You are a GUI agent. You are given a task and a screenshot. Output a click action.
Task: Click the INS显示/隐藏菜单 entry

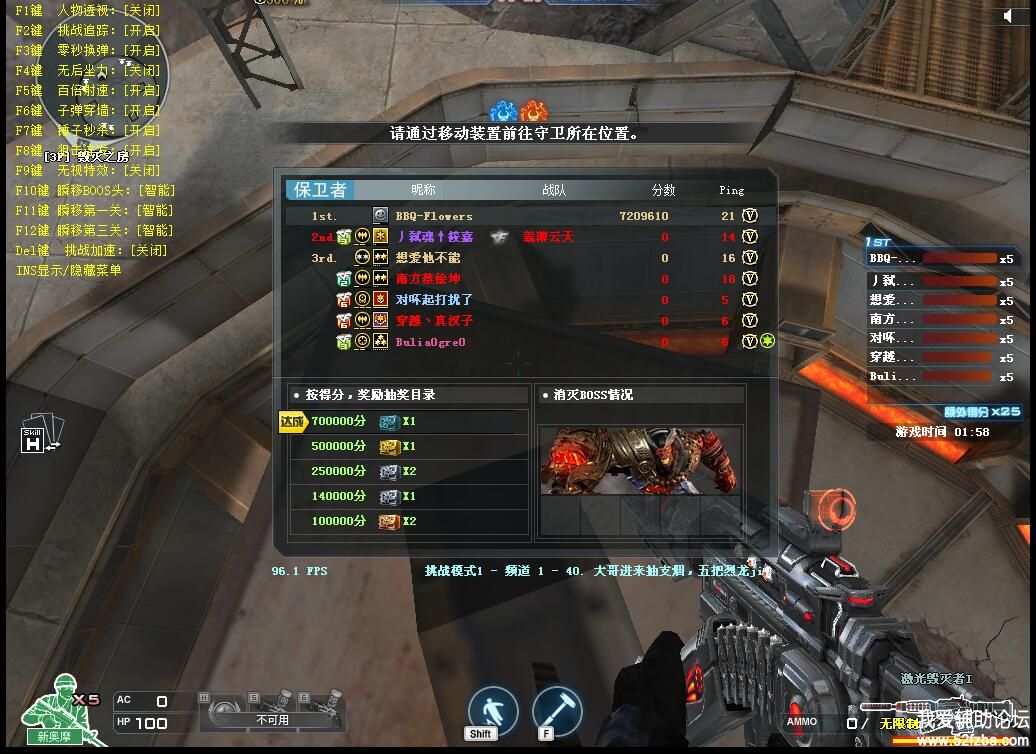[69, 270]
